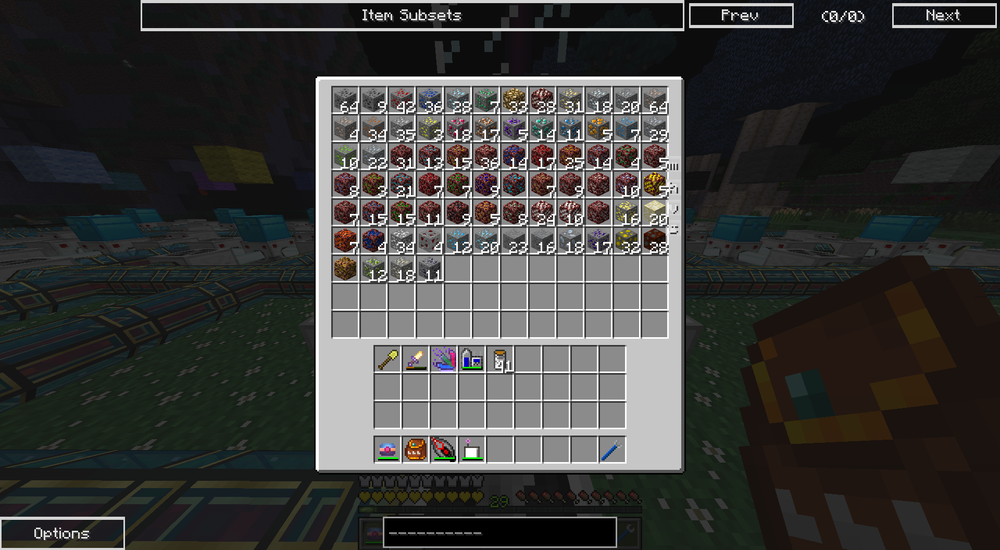Image resolution: width=1000 pixels, height=550 pixels.
Task: Choose the blue wrench in the hotbar
Action: coord(612,450)
